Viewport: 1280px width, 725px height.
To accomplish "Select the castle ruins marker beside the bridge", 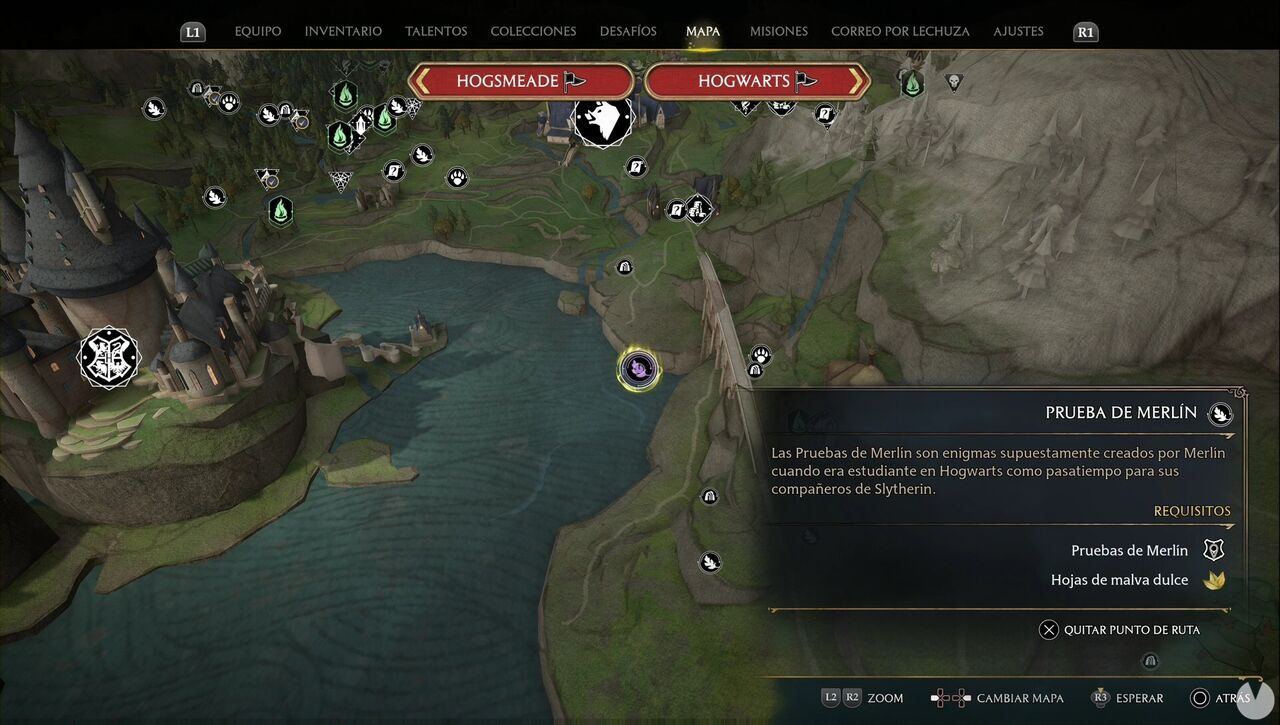I will point(698,209).
